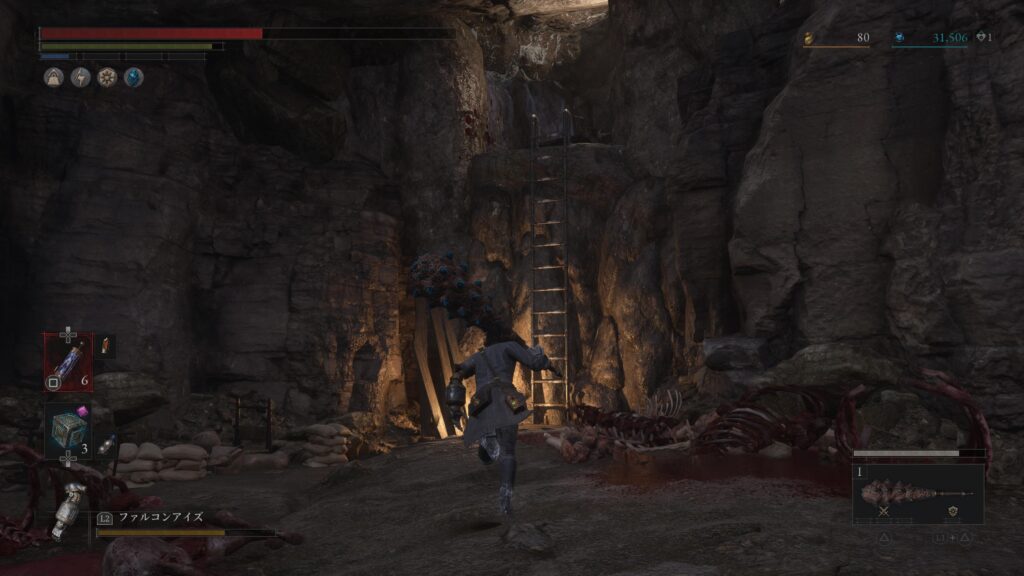The image size is (1024, 576).
Task: Trigger the shield handle Fable Art icon
Action: (x=952, y=510)
